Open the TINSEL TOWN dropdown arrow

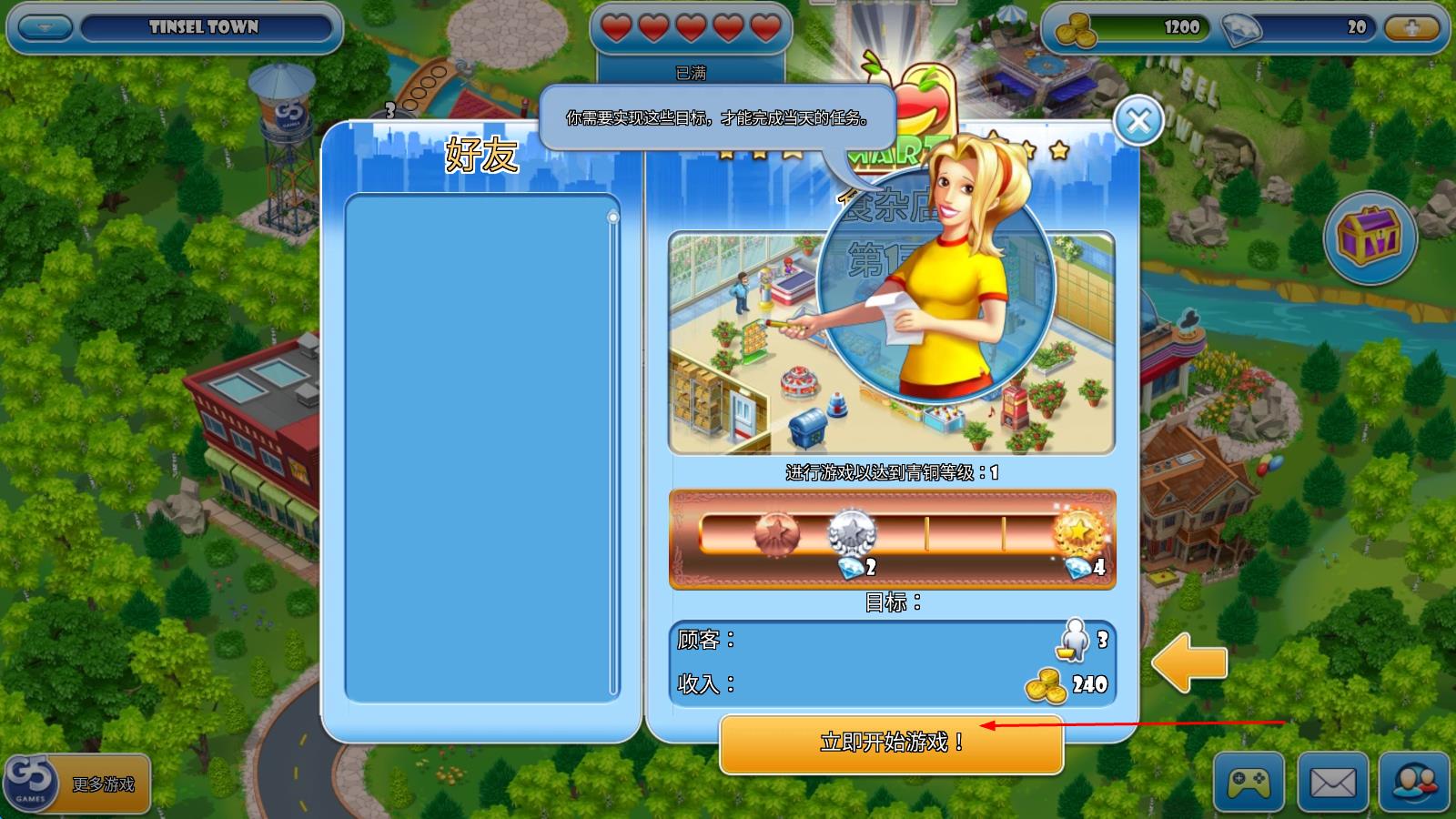[x=43, y=27]
